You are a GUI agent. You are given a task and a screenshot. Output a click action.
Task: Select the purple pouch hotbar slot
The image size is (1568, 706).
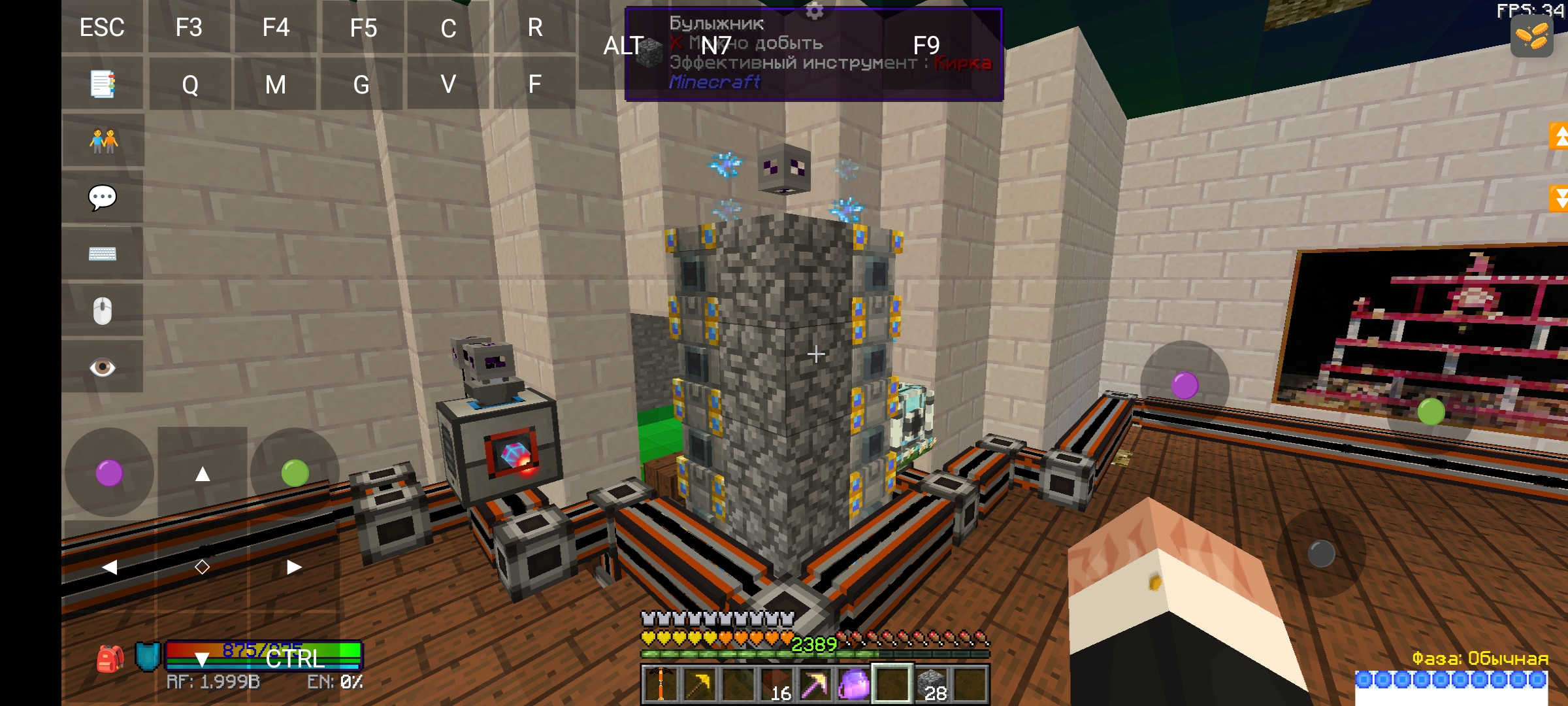click(854, 684)
